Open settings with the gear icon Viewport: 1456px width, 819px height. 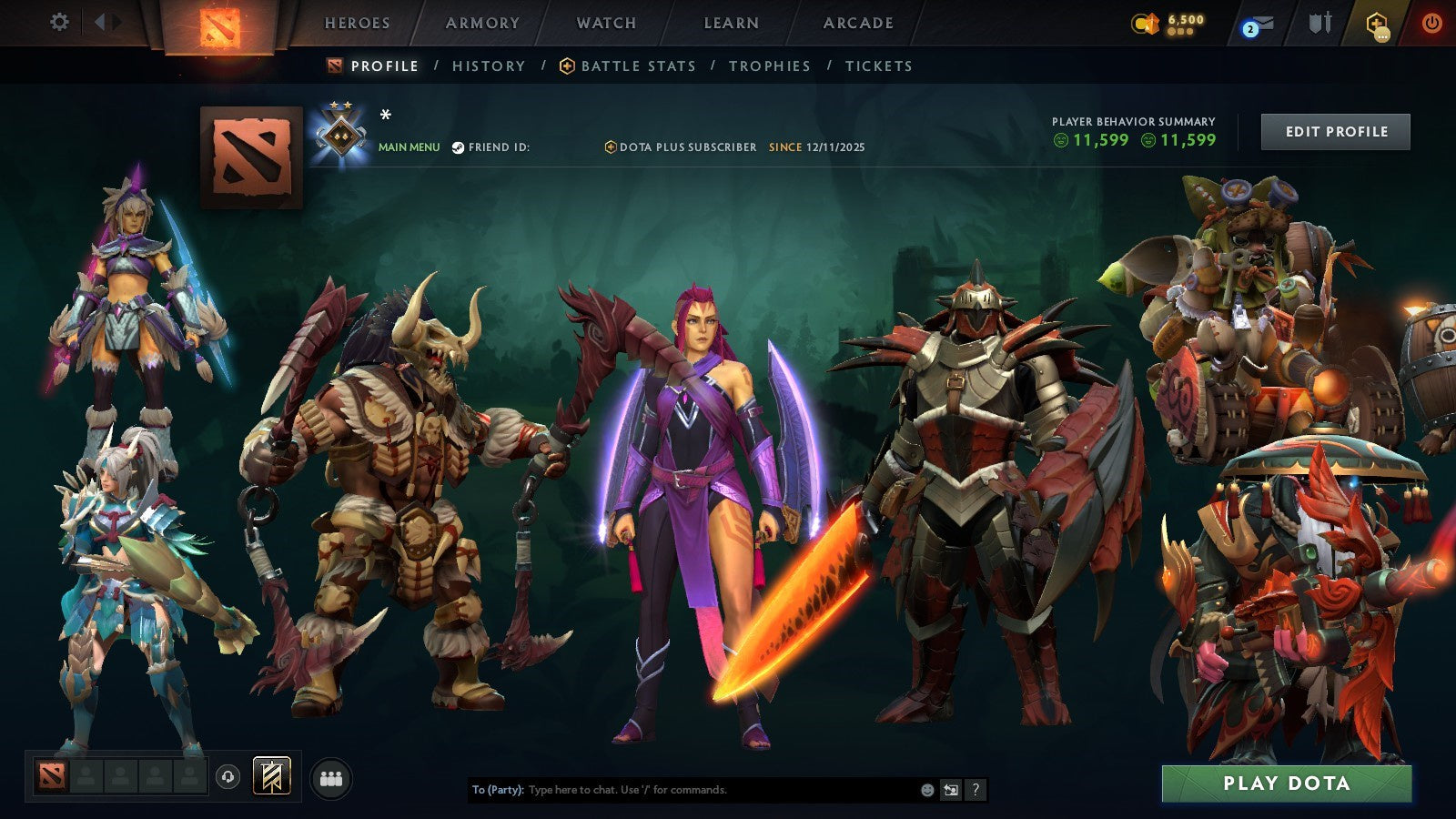[60, 20]
